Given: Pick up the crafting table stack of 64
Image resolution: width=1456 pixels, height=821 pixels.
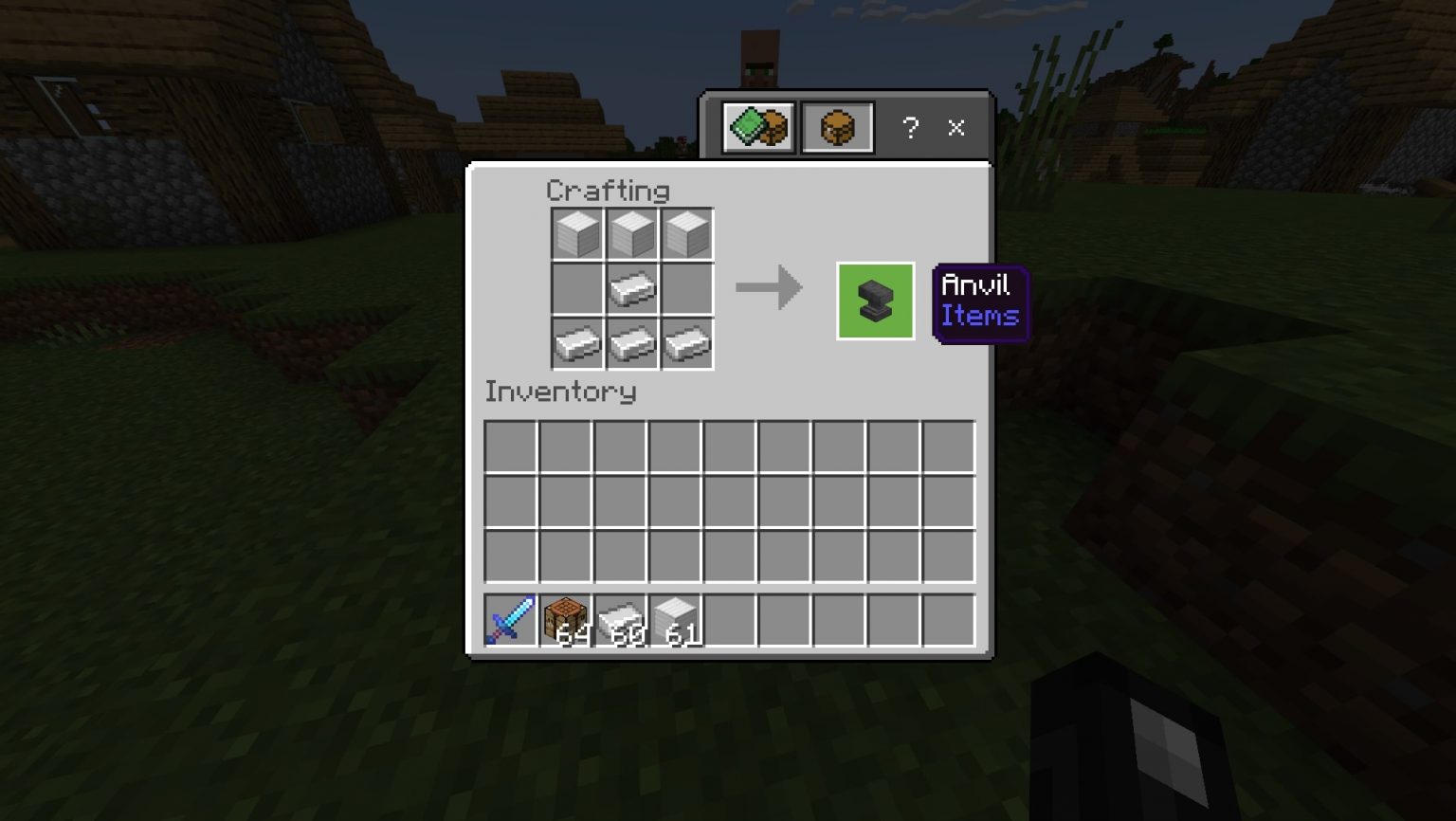Looking at the screenshot, I should [x=567, y=618].
